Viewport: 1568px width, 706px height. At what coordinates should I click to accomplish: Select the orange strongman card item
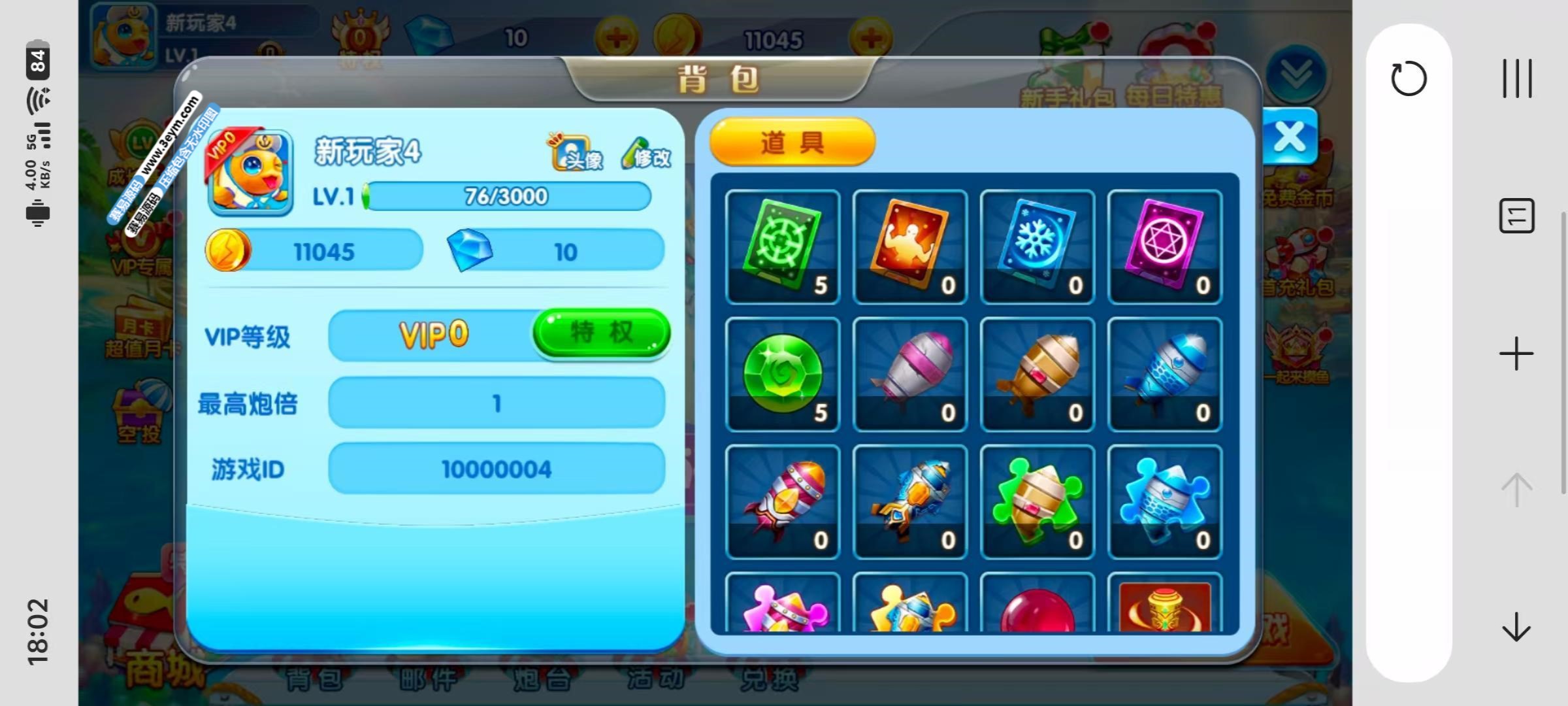click(910, 246)
